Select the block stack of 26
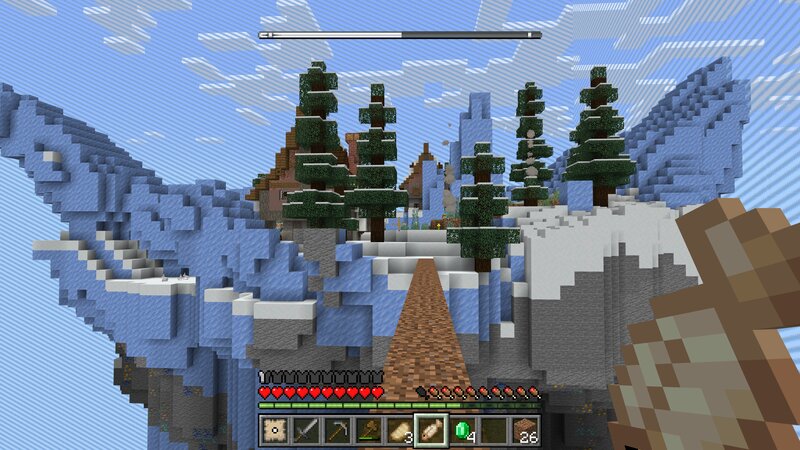 pos(524,431)
